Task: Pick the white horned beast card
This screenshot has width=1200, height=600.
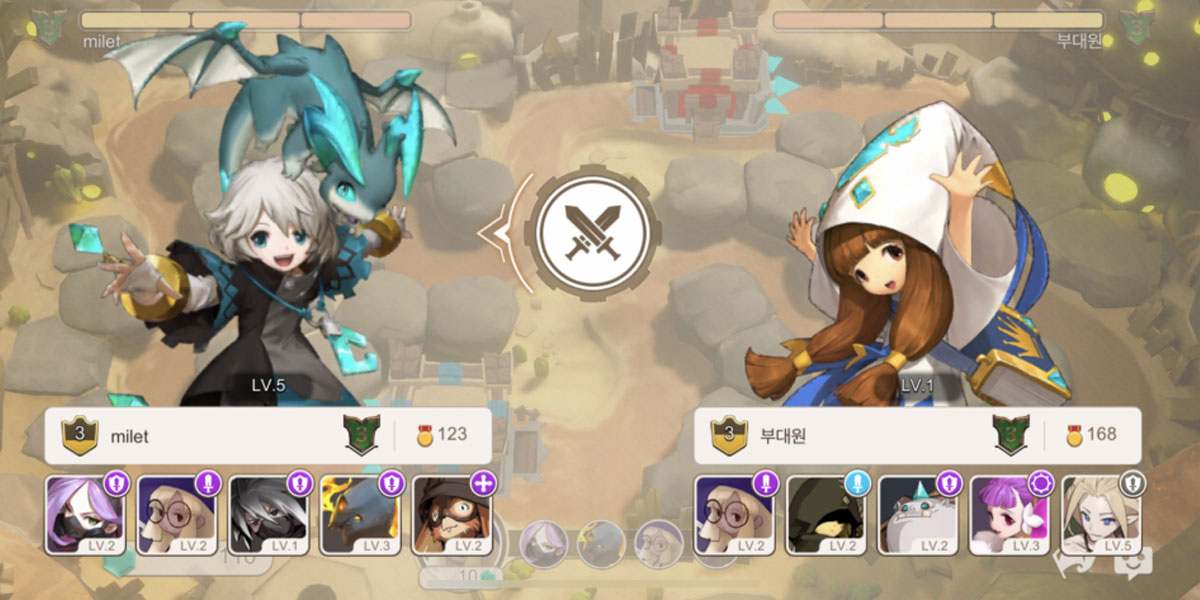Action: pos(919,515)
